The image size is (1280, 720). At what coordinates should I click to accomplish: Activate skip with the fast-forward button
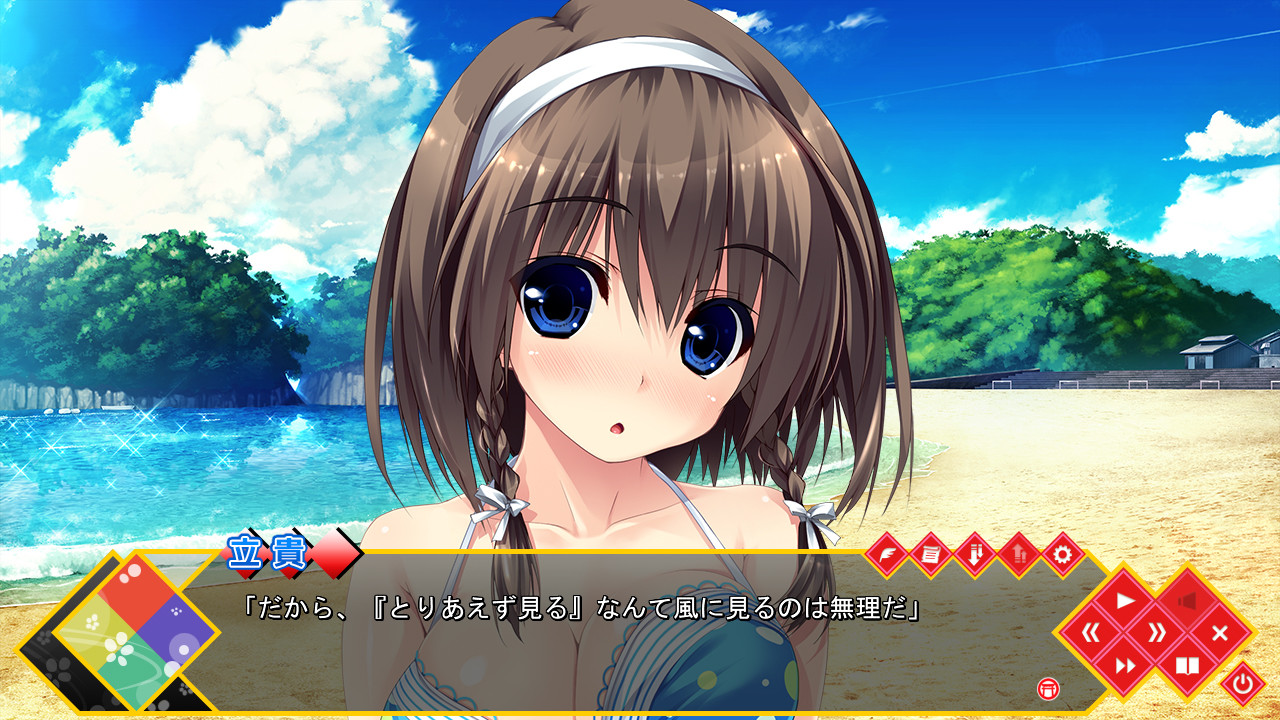tap(1125, 665)
